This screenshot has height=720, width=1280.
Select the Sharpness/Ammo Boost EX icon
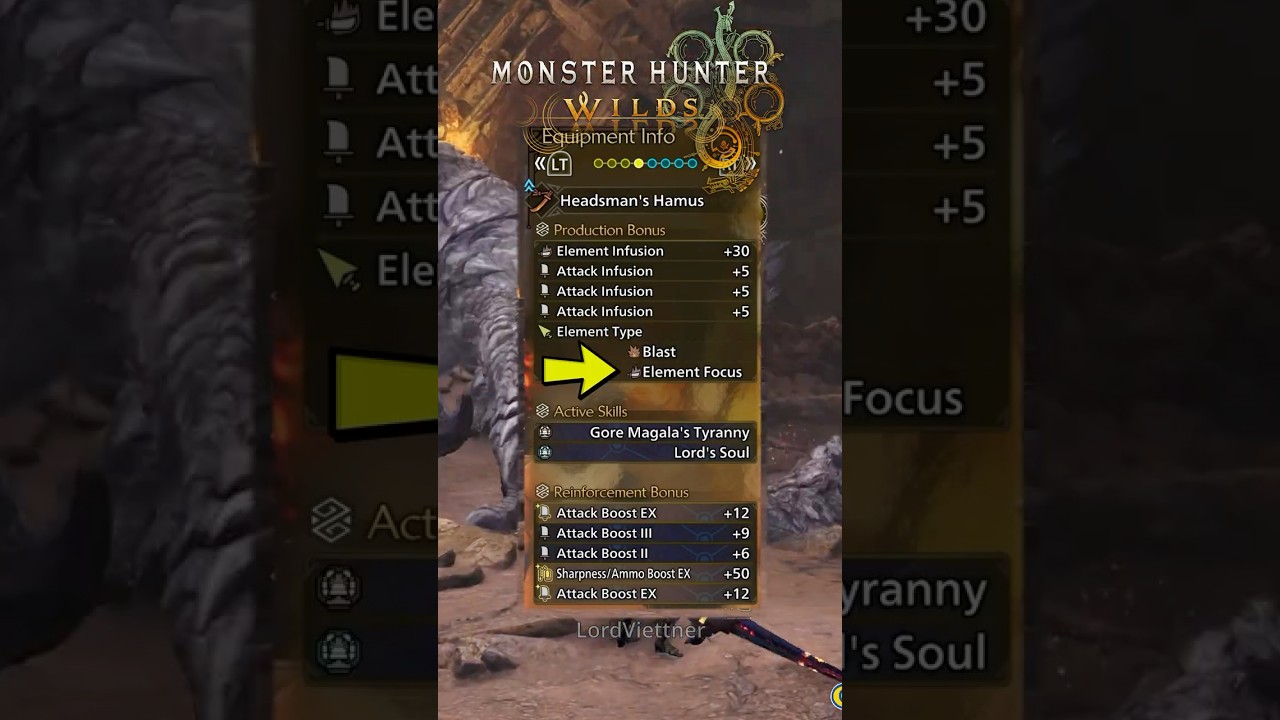click(x=545, y=573)
